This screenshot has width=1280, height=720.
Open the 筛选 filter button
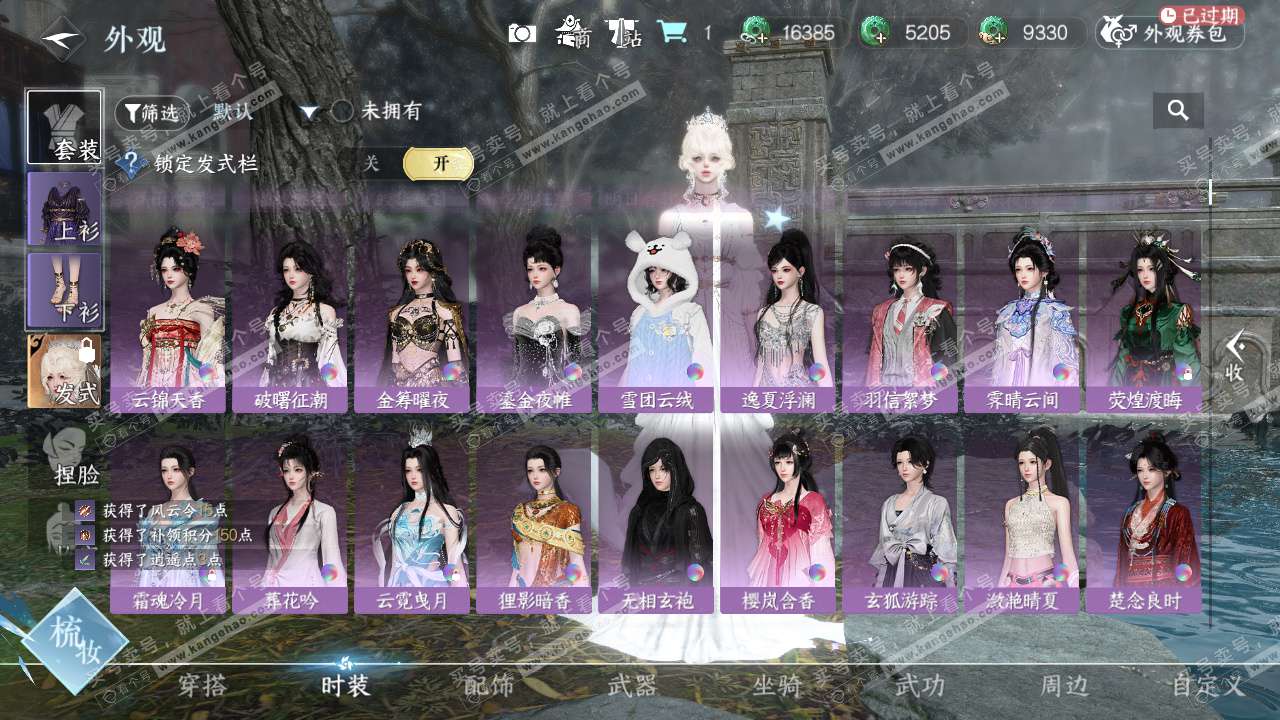click(152, 112)
